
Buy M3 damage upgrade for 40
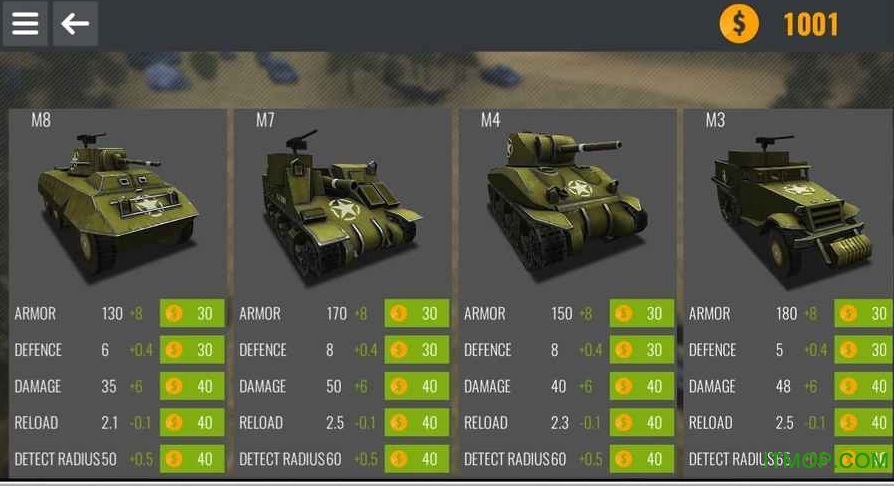[x=864, y=386]
